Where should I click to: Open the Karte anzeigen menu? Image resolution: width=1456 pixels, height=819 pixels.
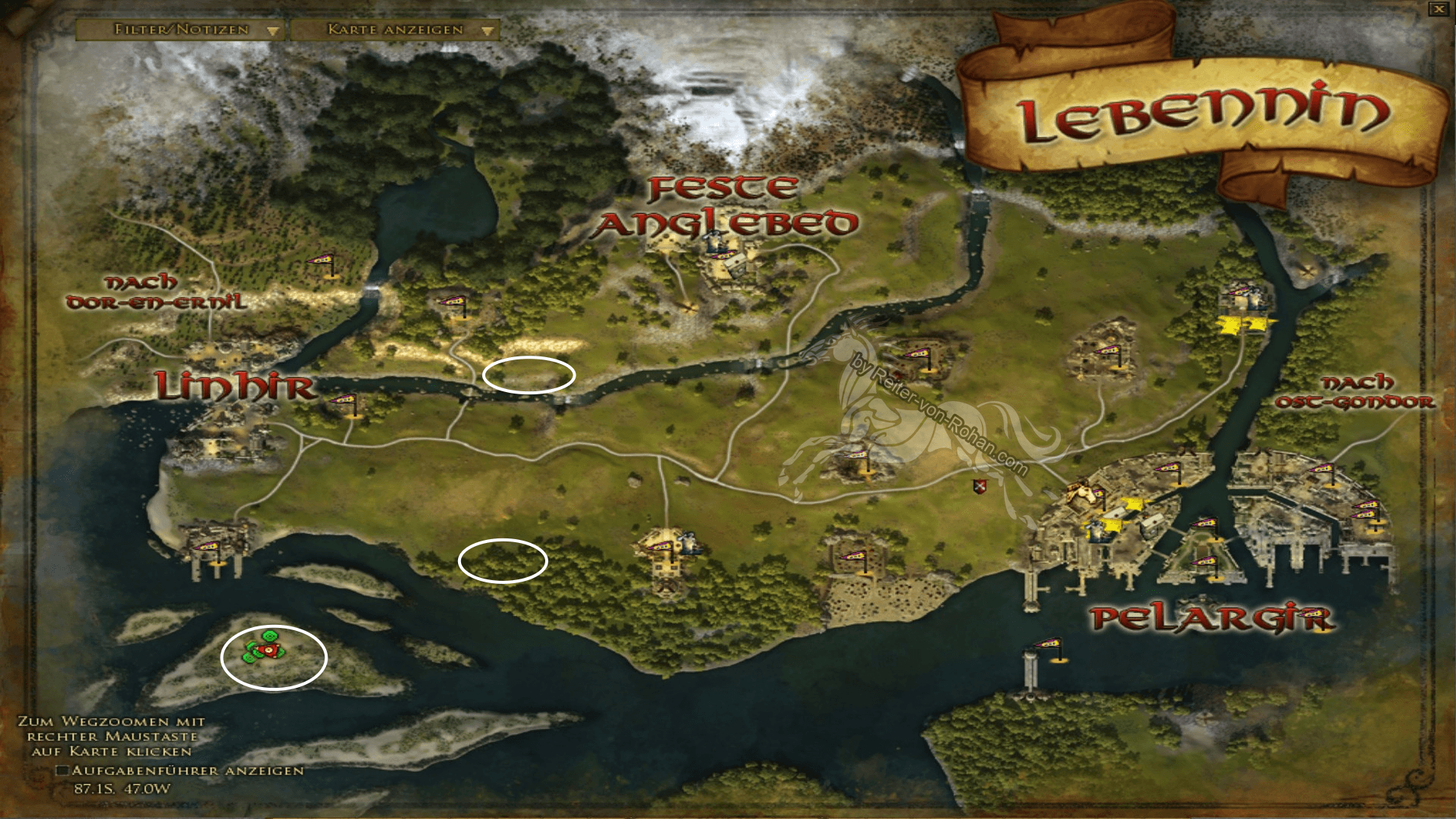click(394, 31)
